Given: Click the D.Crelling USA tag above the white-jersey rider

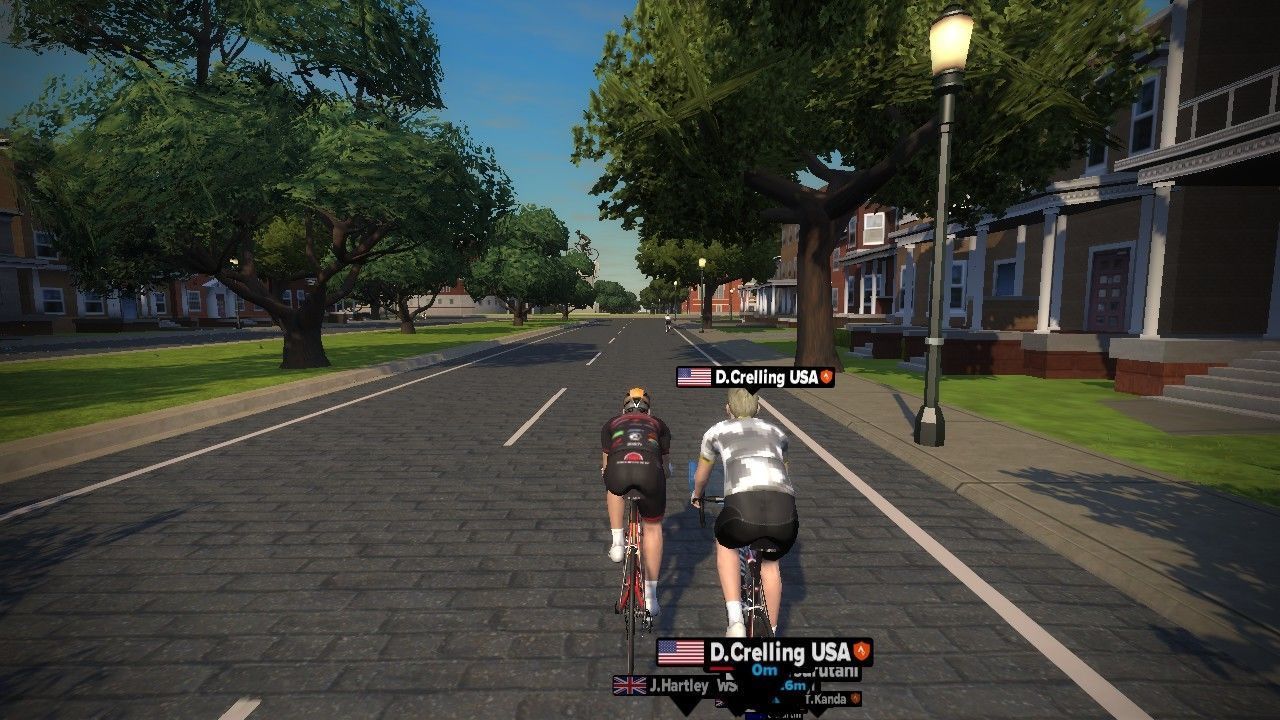Looking at the screenshot, I should pos(755,377).
